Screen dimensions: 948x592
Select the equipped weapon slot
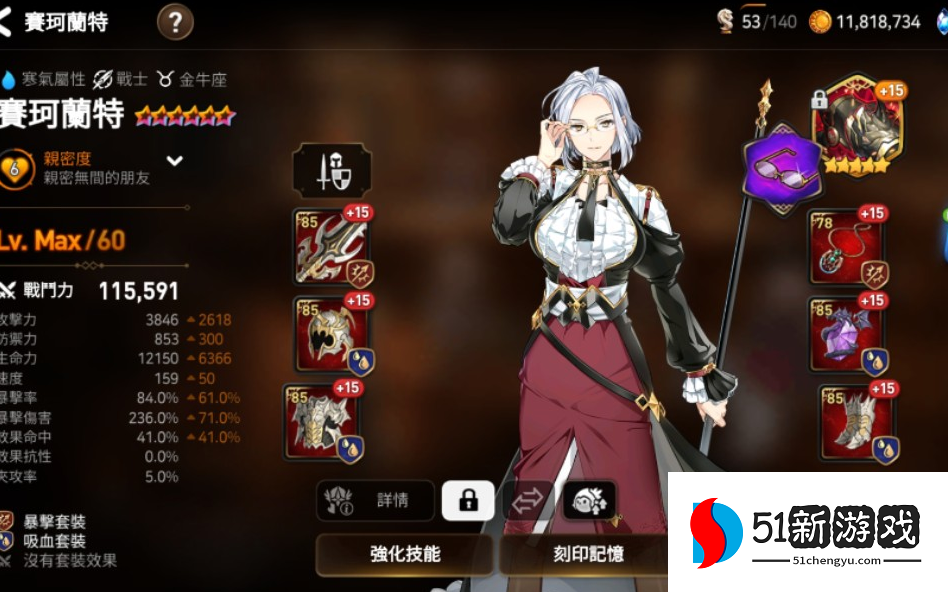click(x=332, y=247)
